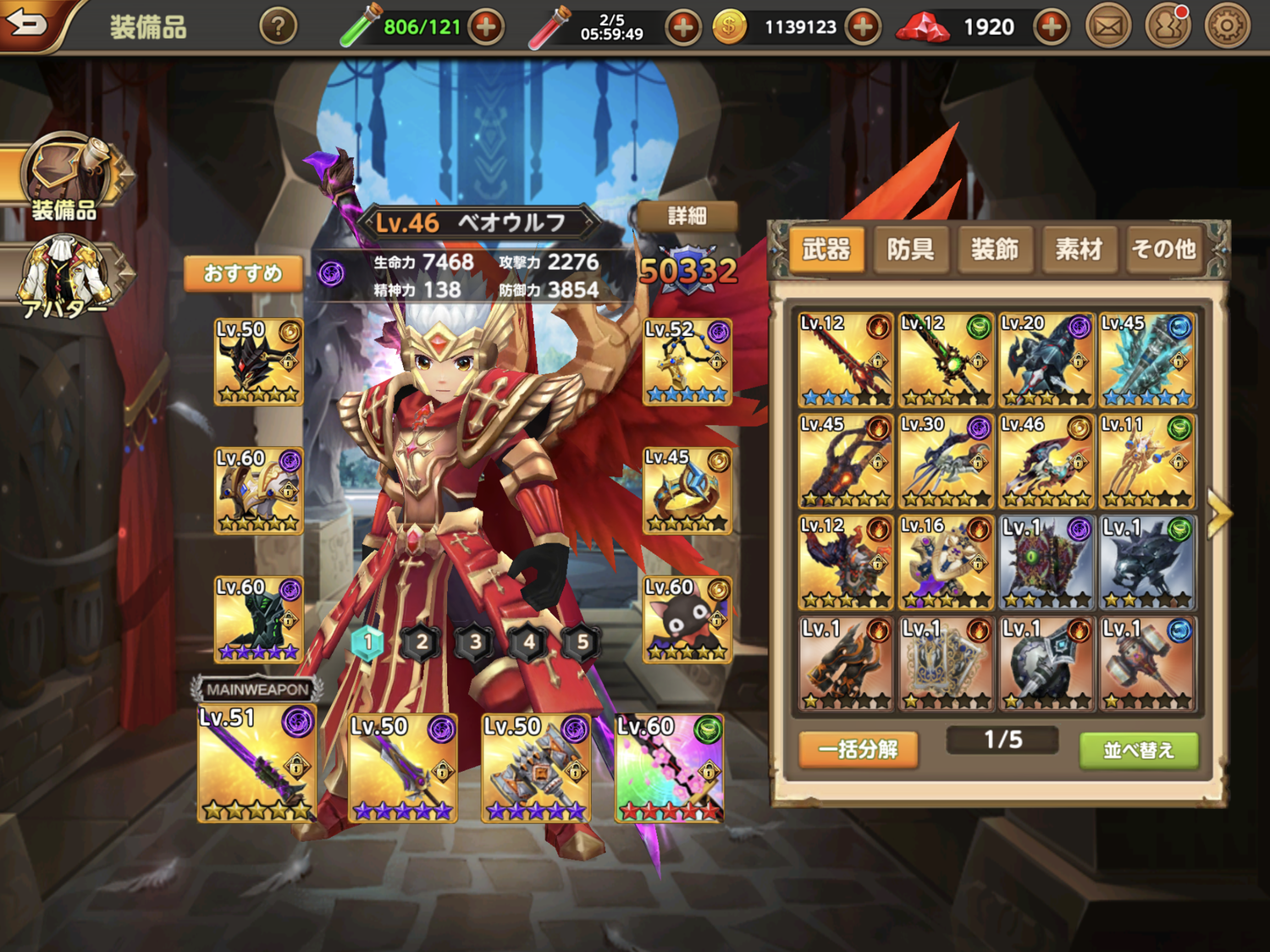Add more red gems

[1051, 27]
